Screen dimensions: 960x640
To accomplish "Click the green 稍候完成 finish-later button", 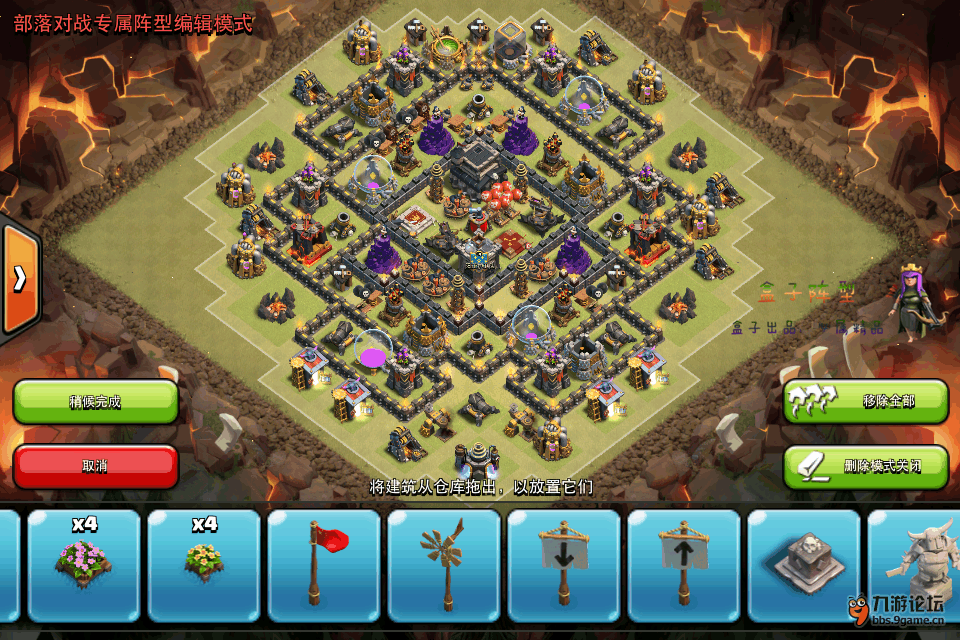I will tap(95, 402).
